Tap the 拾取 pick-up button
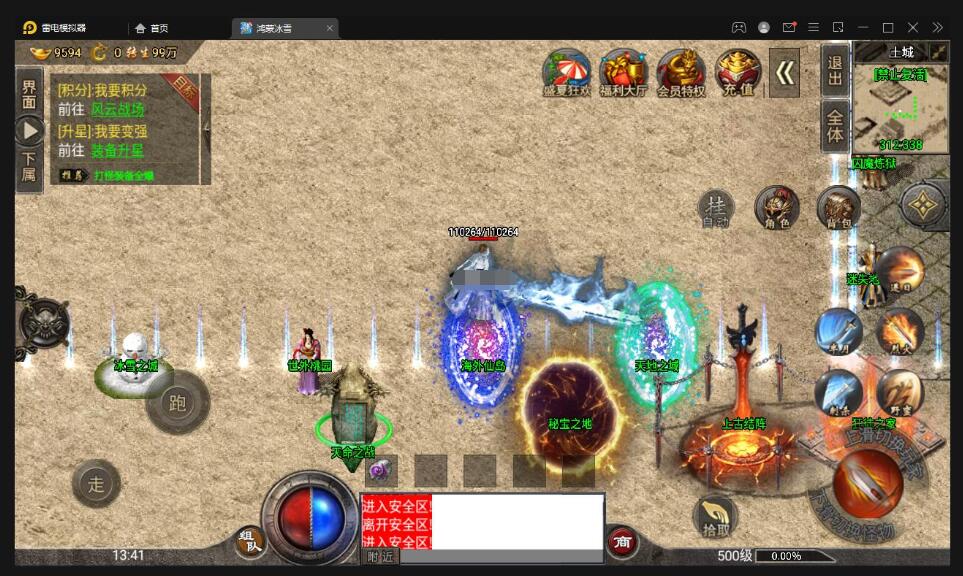Screen dimensions: 963x576 point(716,515)
